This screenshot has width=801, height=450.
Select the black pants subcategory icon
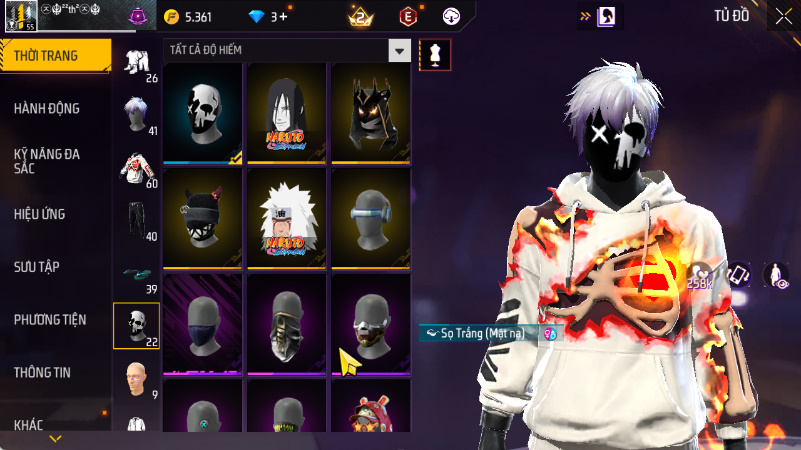coord(135,219)
